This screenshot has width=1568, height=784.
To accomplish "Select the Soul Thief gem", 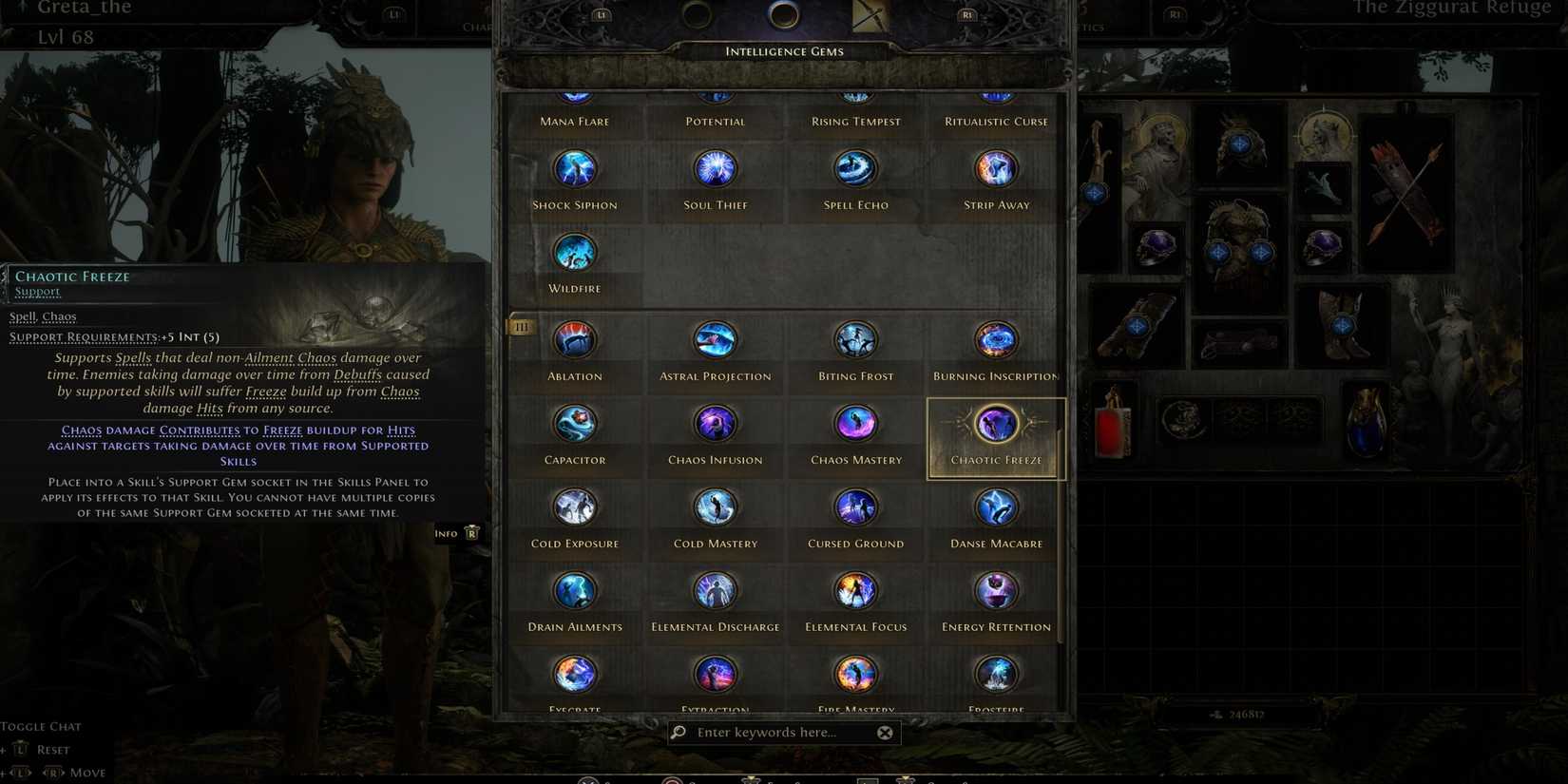I will tap(715, 168).
